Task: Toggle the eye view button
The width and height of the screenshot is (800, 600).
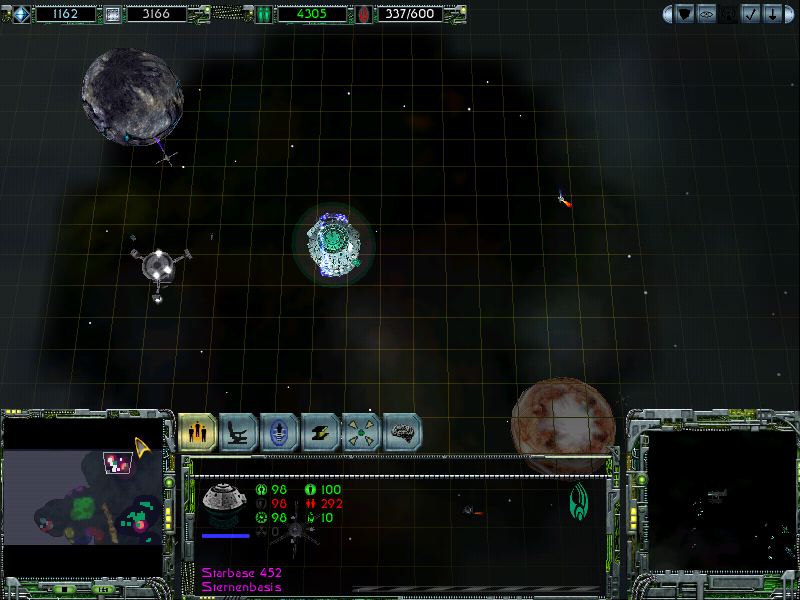Action: 706,14
